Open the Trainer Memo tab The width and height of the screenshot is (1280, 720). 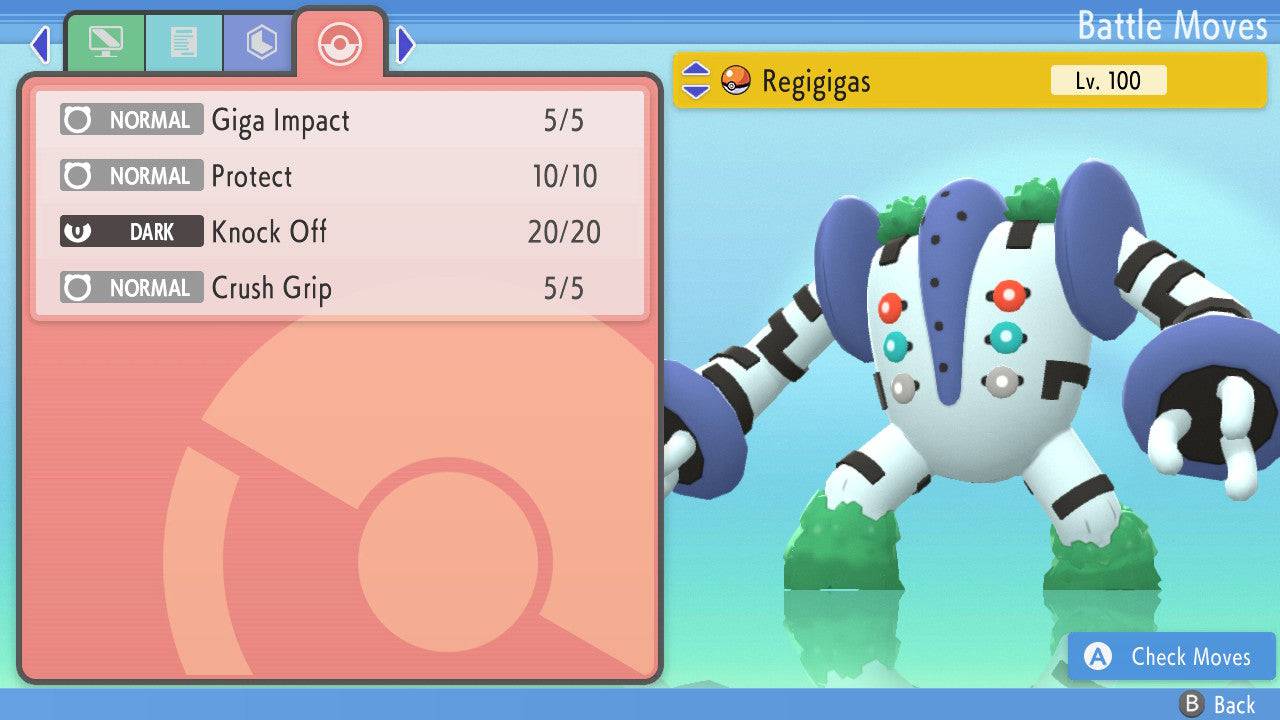click(184, 43)
